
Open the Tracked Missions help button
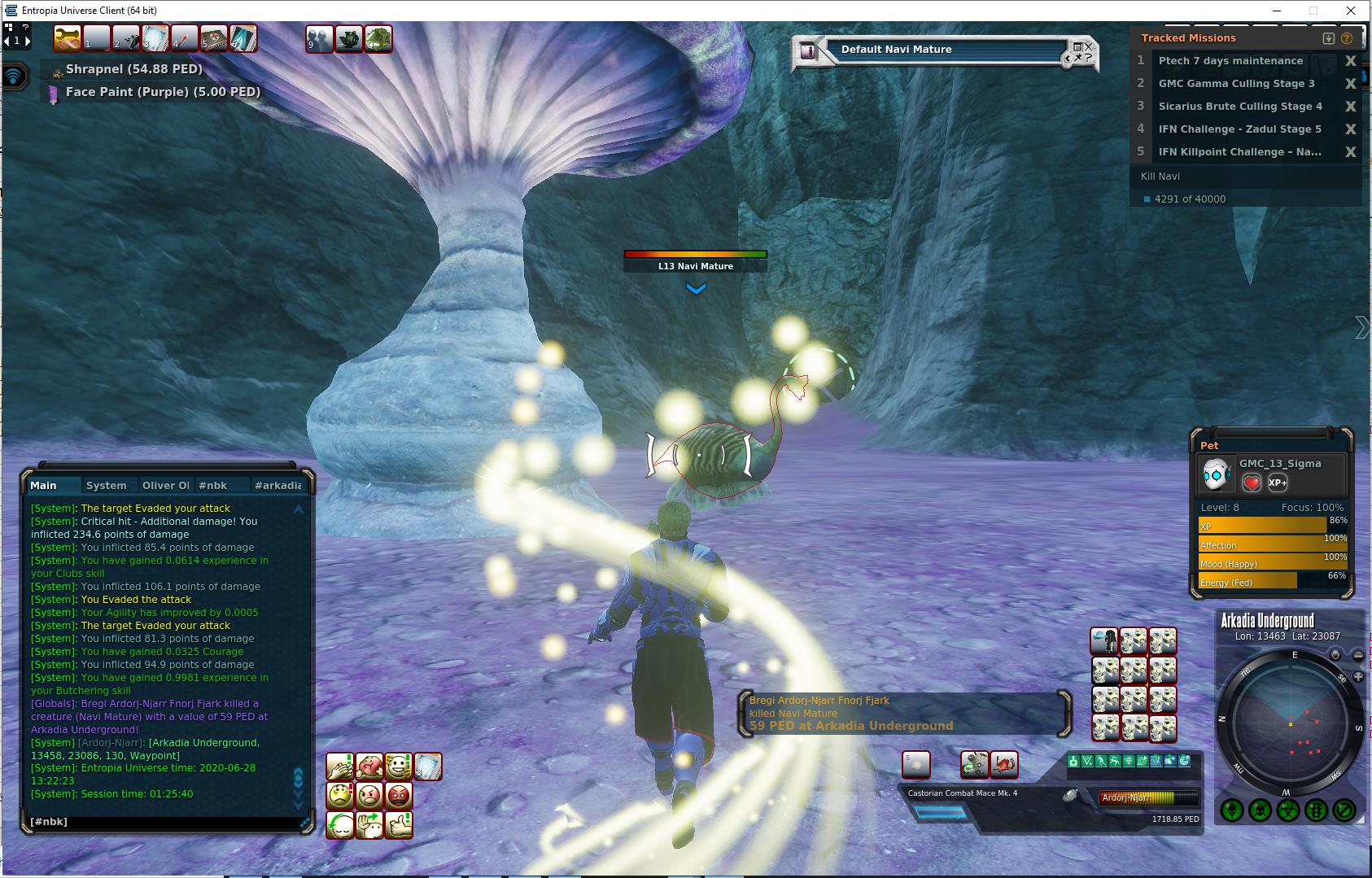(x=1347, y=38)
